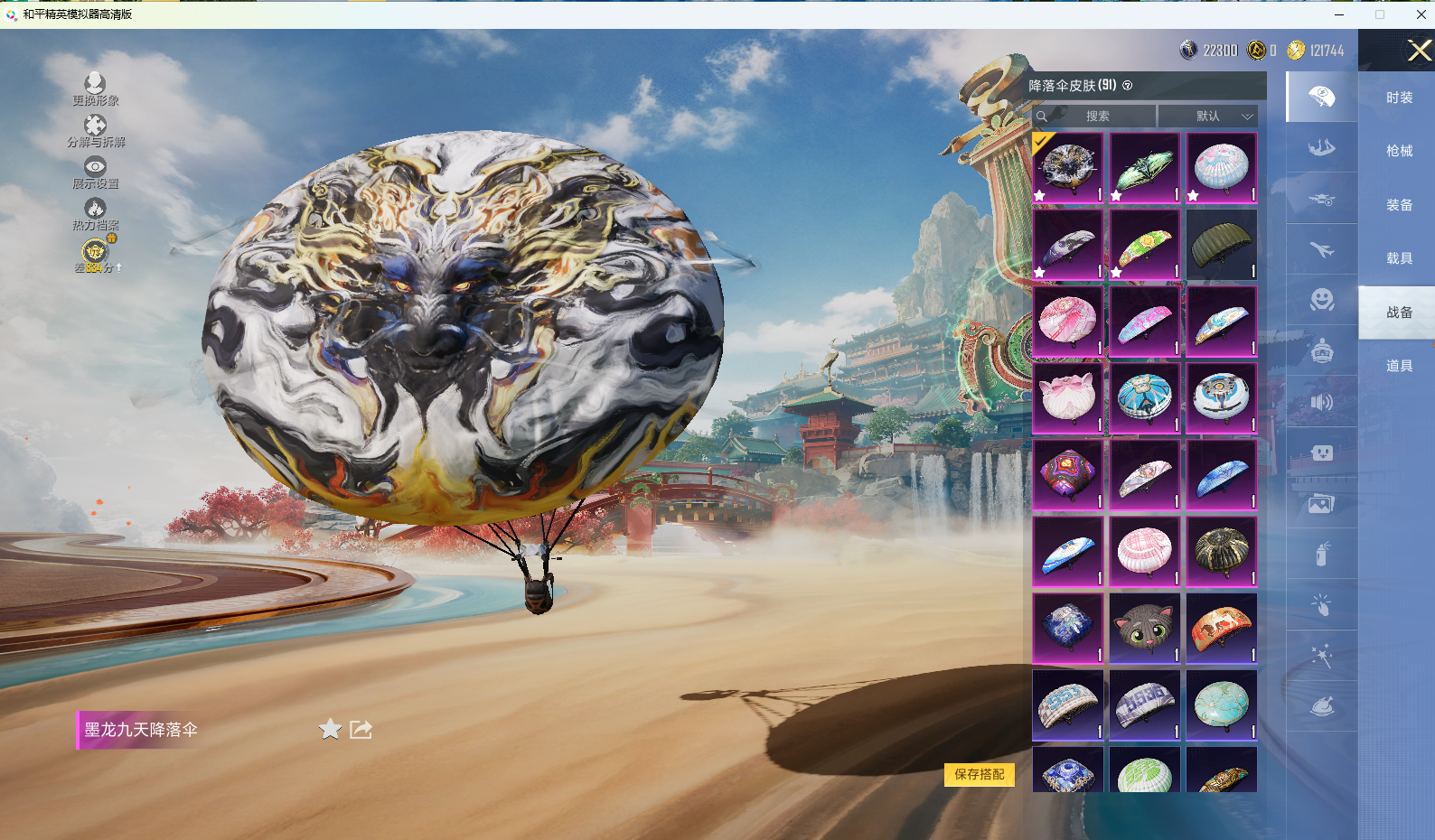
Task: Favorite the parachute with the star icon
Action: point(330,729)
